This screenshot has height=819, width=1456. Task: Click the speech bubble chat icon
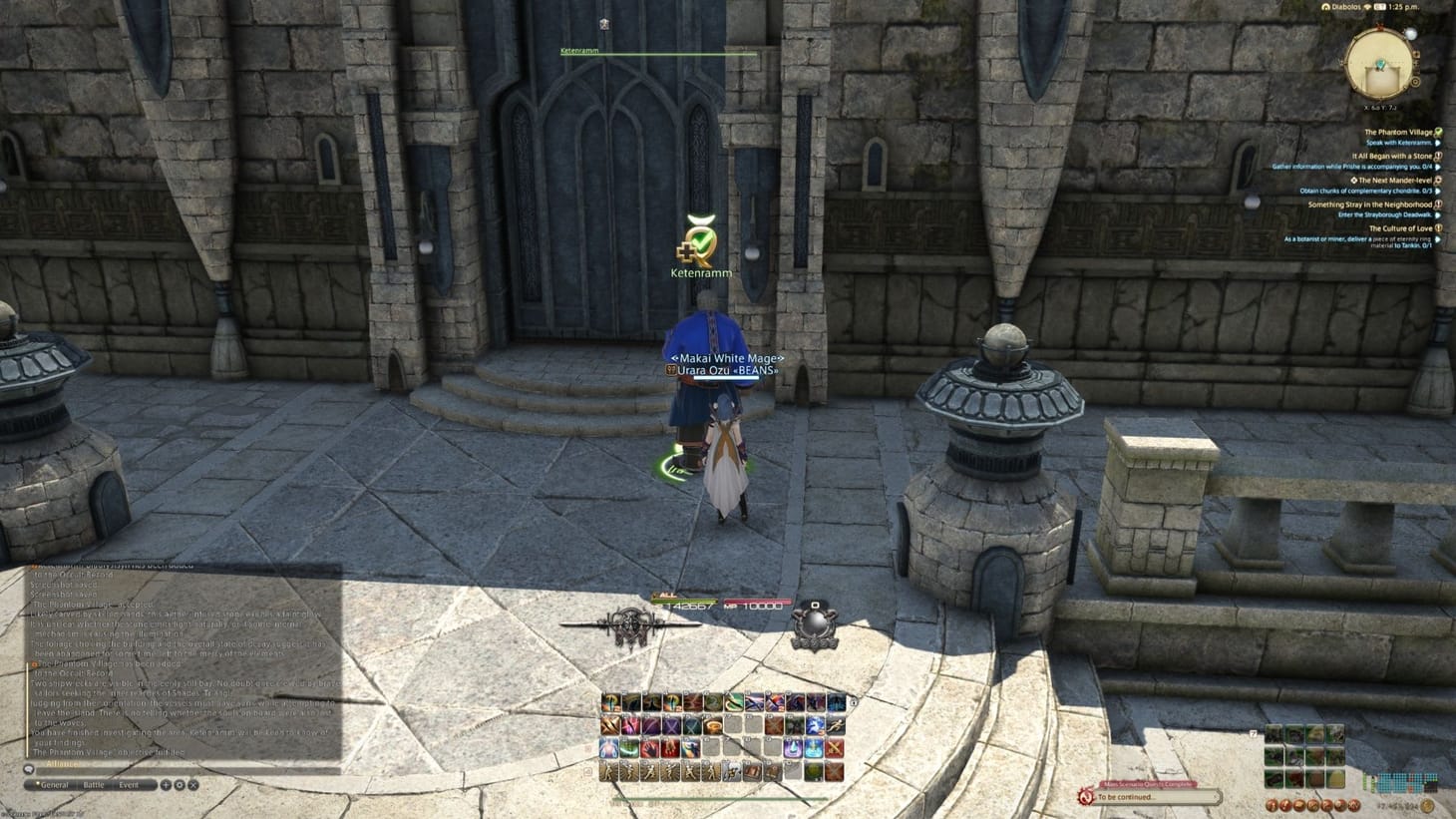pyautogui.click(x=29, y=770)
